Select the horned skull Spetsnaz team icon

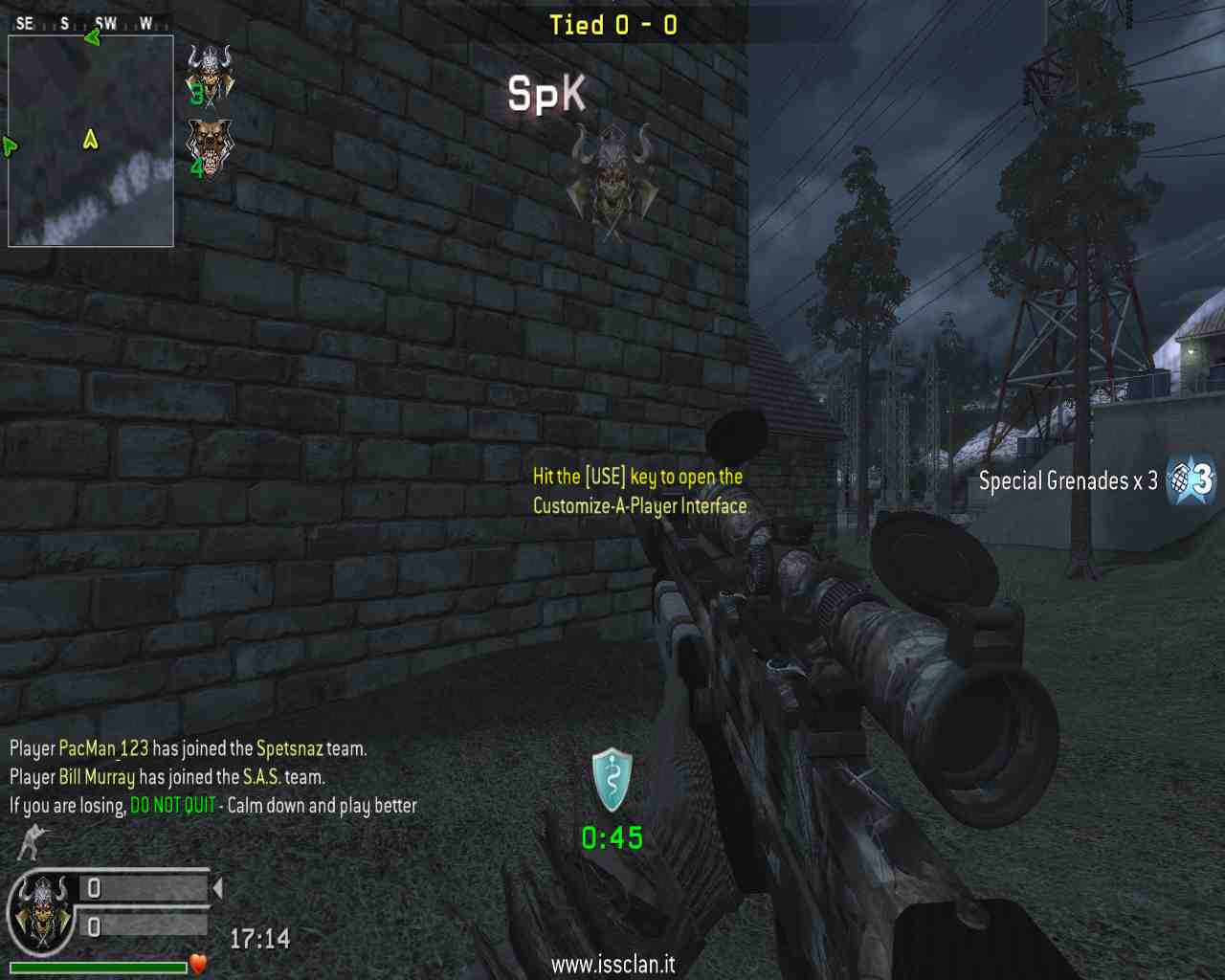(x=210, y=73)
